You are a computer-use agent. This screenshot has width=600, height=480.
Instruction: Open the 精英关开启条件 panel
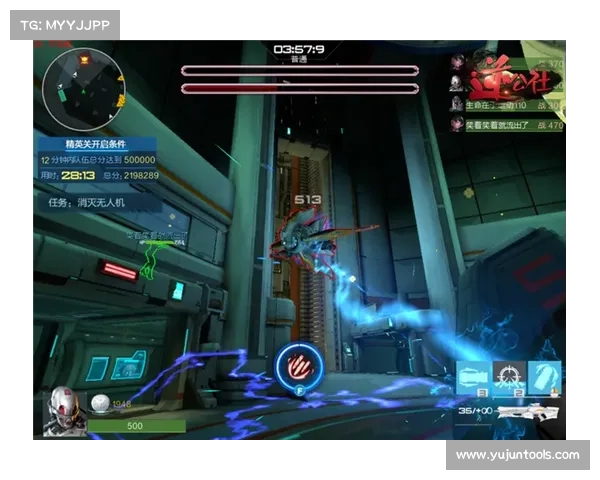[97, 144]
